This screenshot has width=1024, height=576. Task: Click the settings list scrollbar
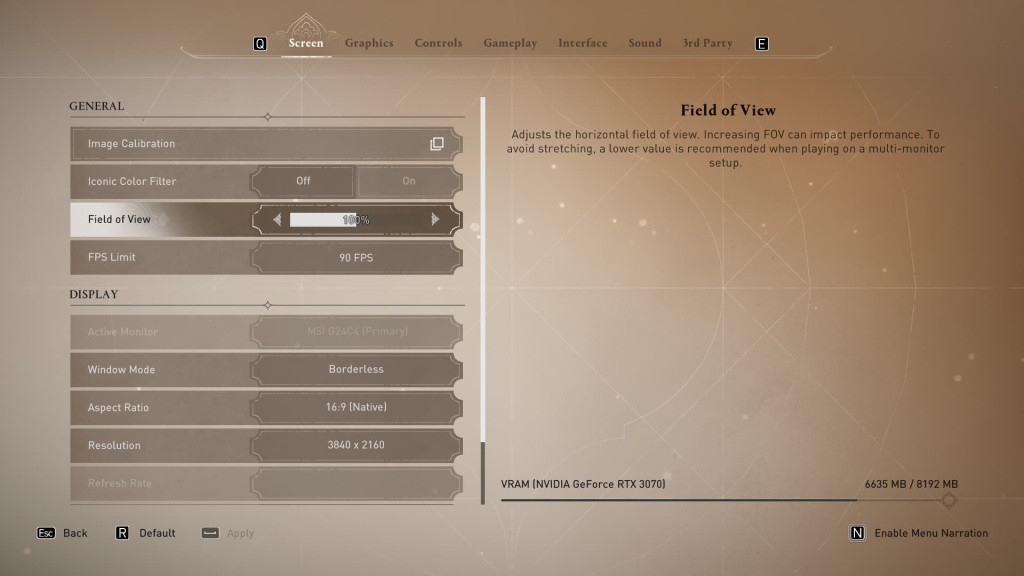(483, 300)
